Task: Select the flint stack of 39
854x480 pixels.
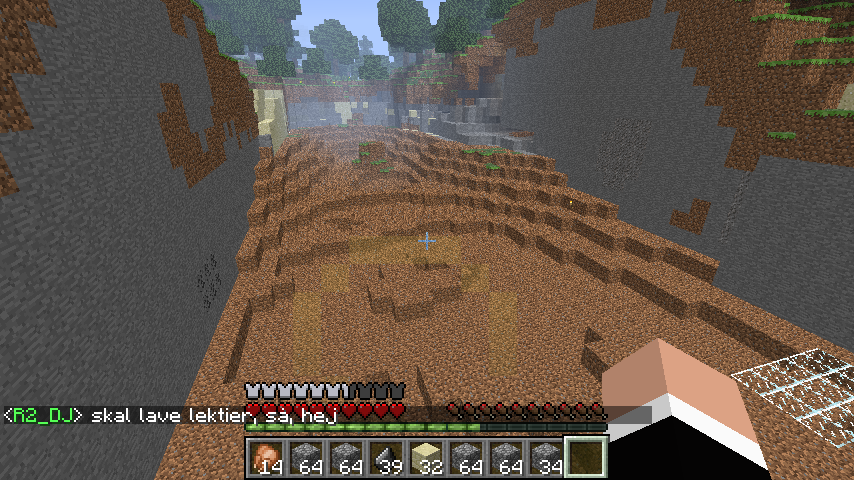Action: [385, 458]
